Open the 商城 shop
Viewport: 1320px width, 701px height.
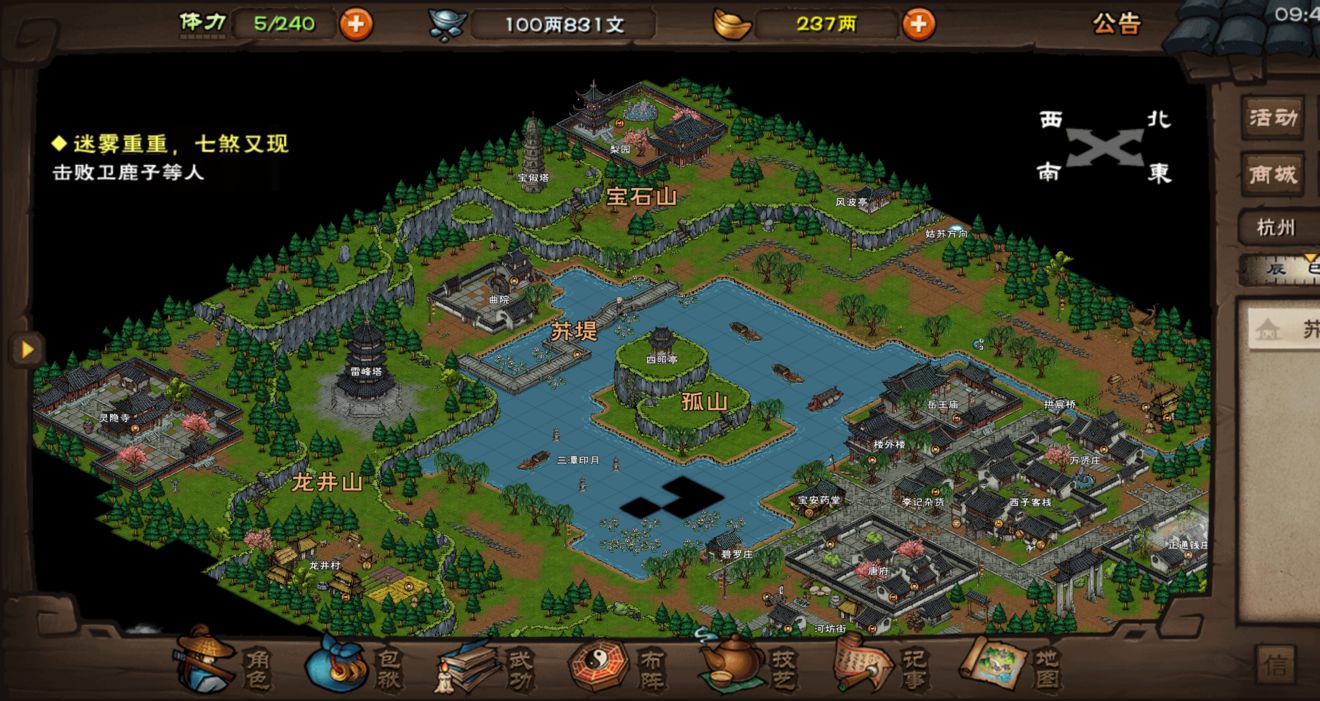(x=1272, y=175)
